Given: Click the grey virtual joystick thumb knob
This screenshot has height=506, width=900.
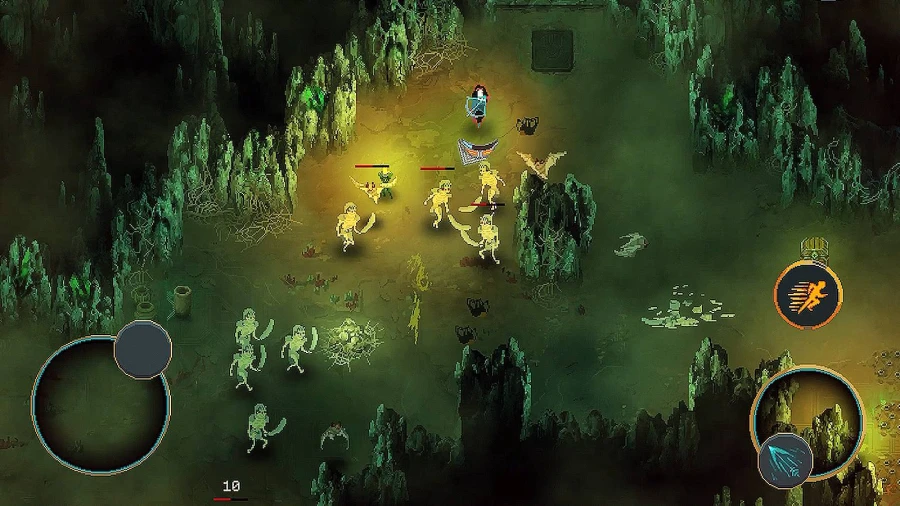Looking at the screenshot, I should 142,350.
